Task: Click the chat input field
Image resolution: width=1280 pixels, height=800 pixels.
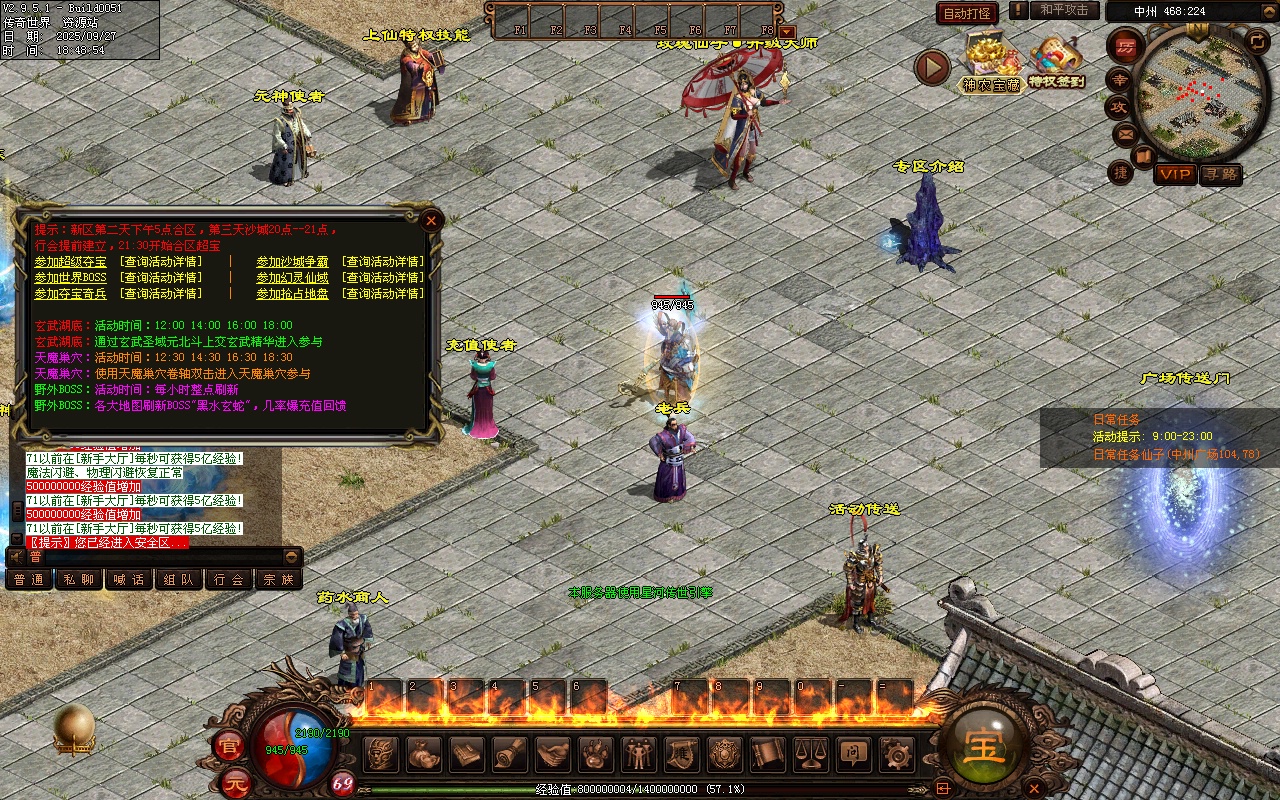Action: click(x=160, y=556)
